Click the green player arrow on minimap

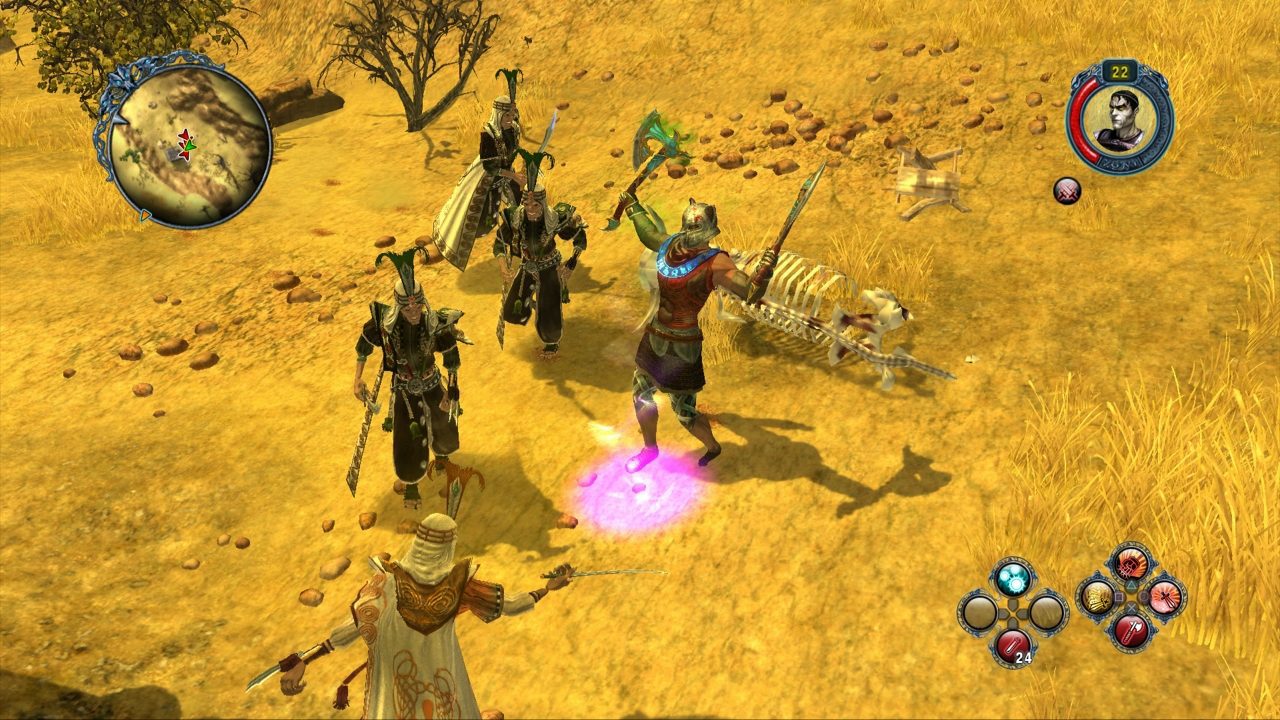(187, 147)
